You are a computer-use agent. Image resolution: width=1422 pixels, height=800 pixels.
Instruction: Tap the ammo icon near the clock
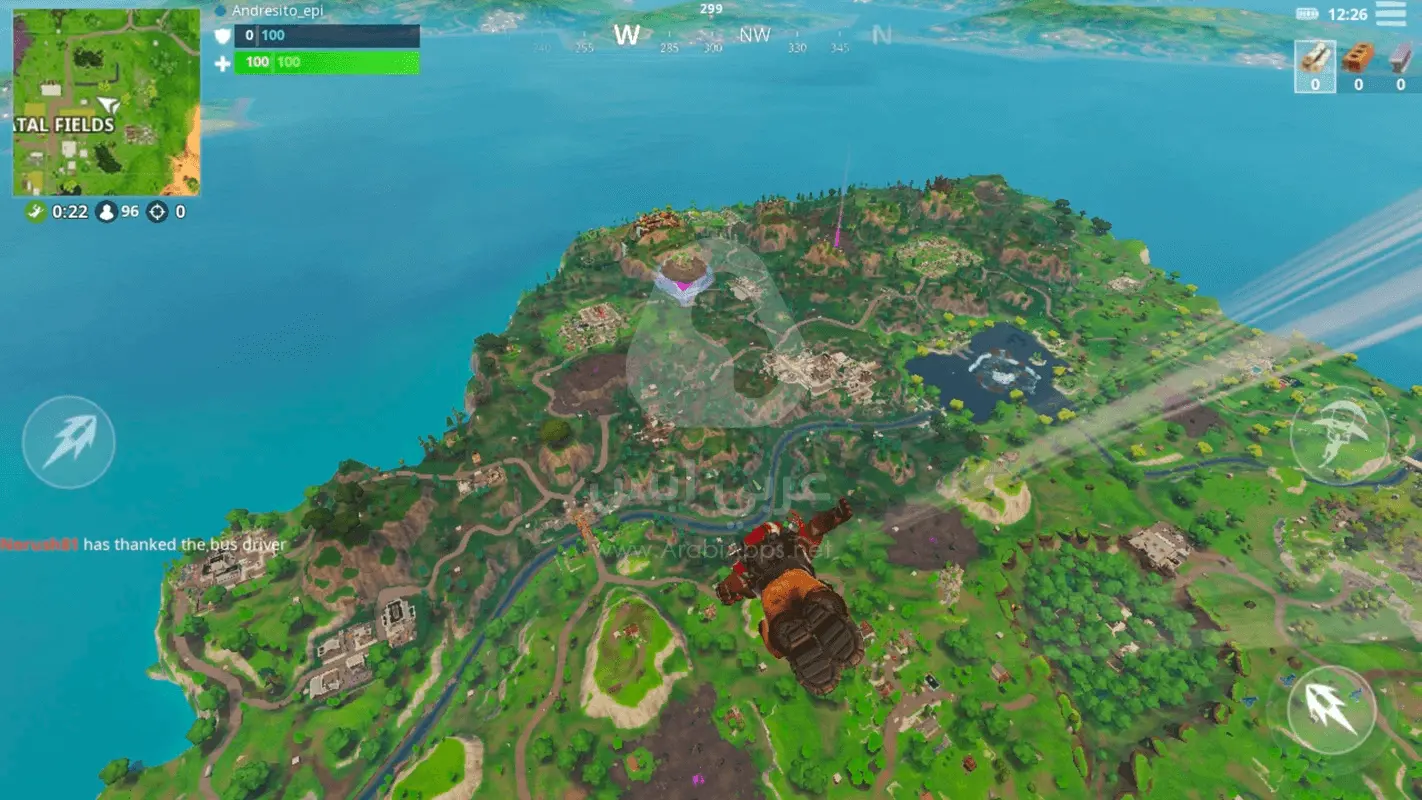tap(1306, 13)
